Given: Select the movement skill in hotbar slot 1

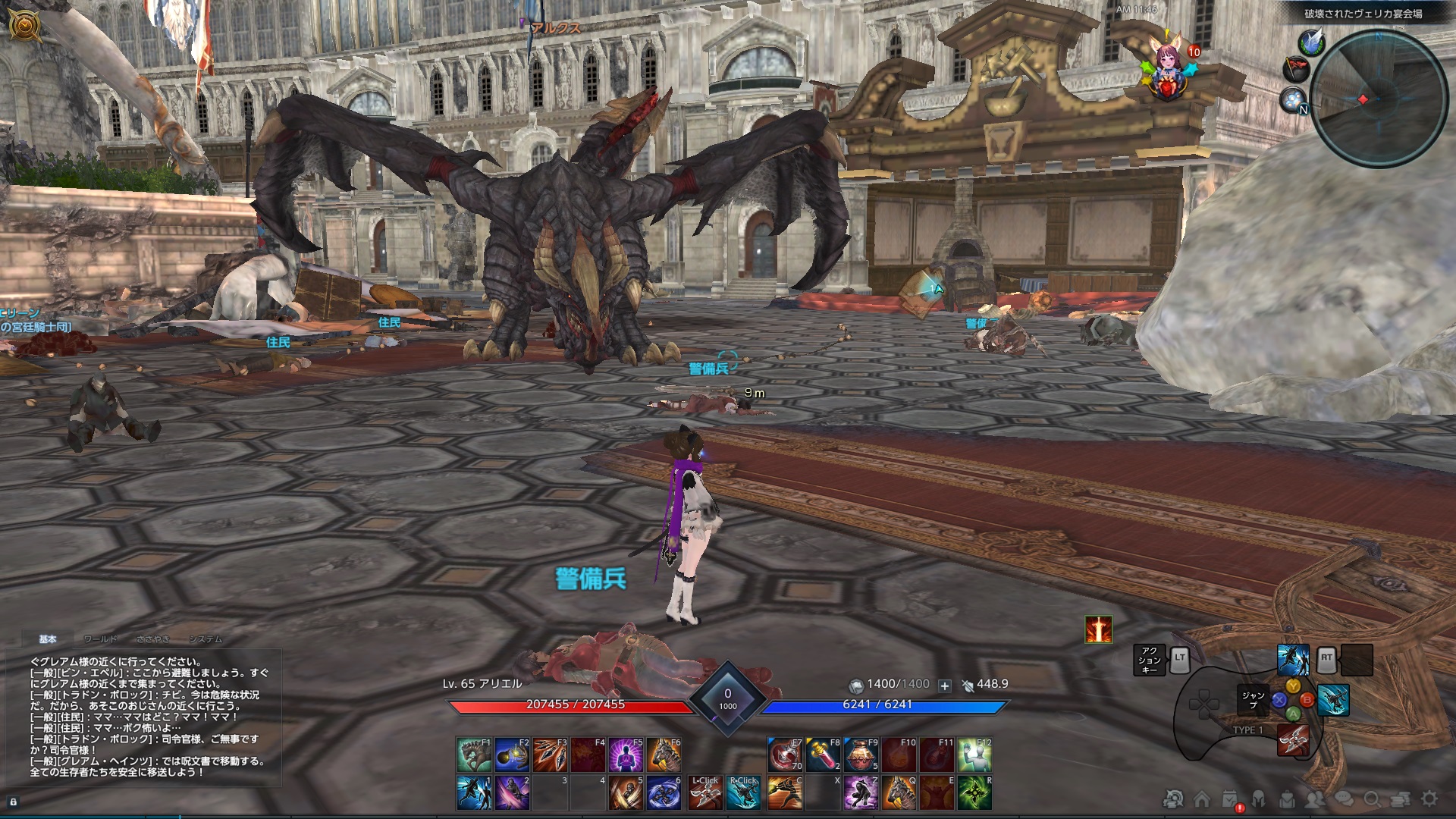Looking at the screenshot, I should tap(474, 792).
